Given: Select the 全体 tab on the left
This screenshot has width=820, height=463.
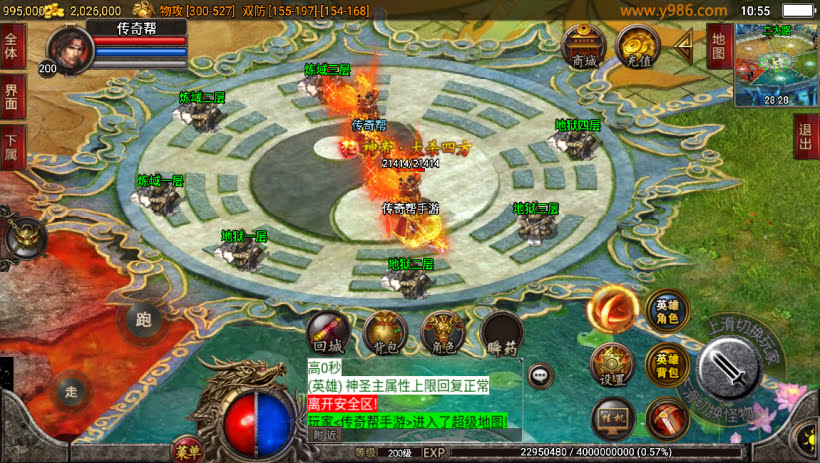Looking at the screenshot, I should [x=12, y=46].
